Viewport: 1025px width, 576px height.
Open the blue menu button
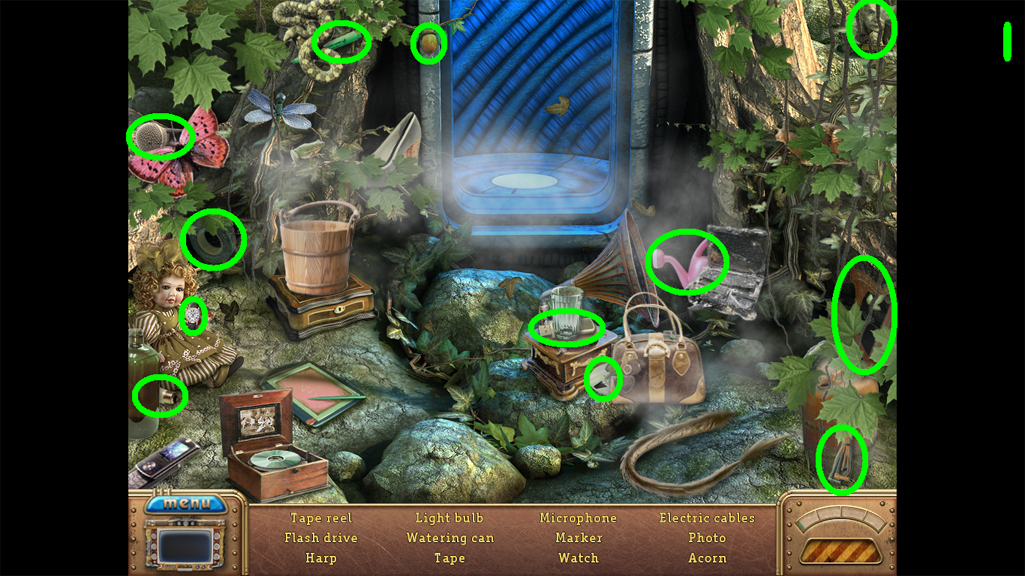pyautogui.click(x=187, y=503)
